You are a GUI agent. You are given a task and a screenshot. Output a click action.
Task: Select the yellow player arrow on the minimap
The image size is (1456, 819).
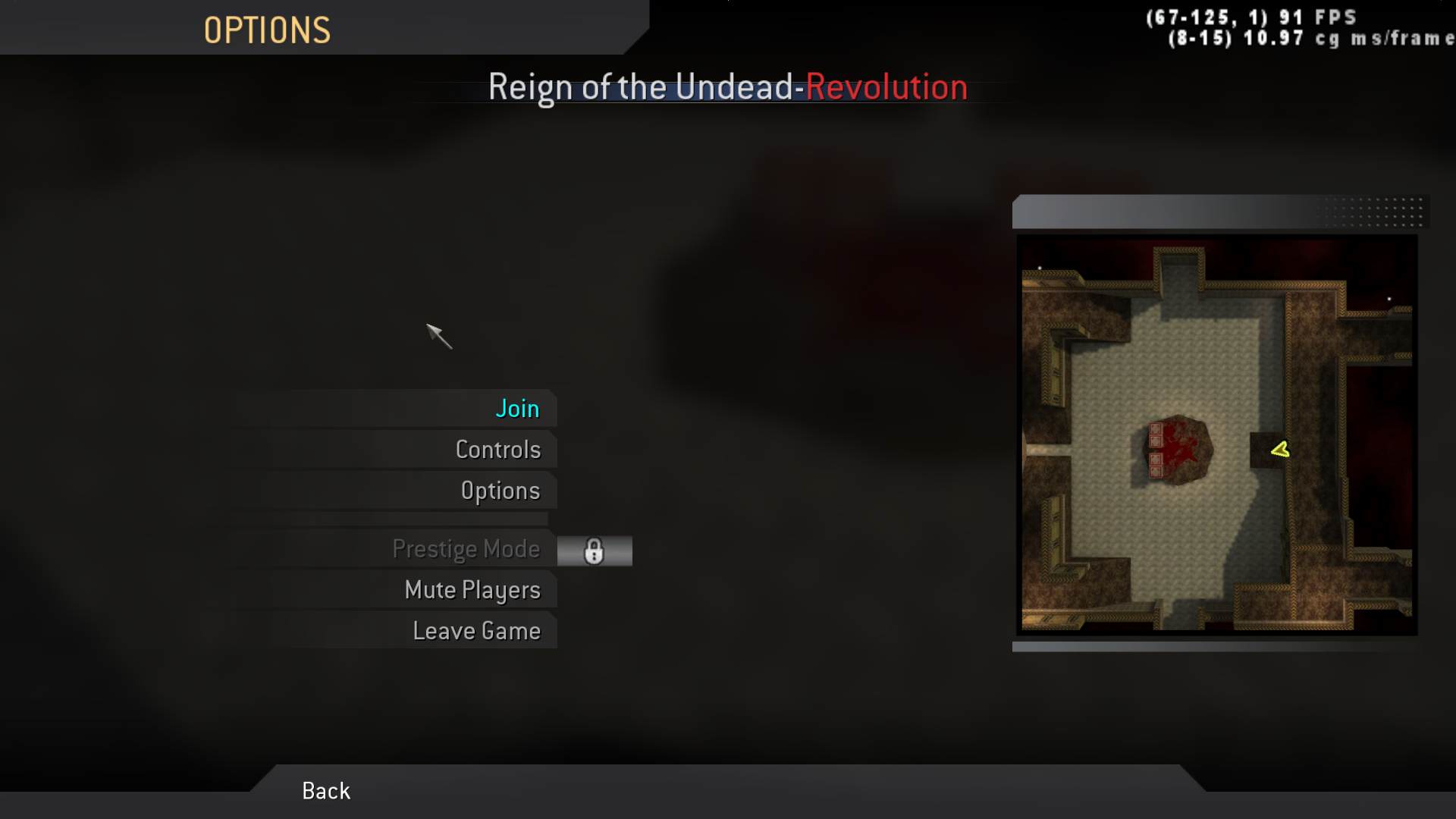coord(1279,450)
